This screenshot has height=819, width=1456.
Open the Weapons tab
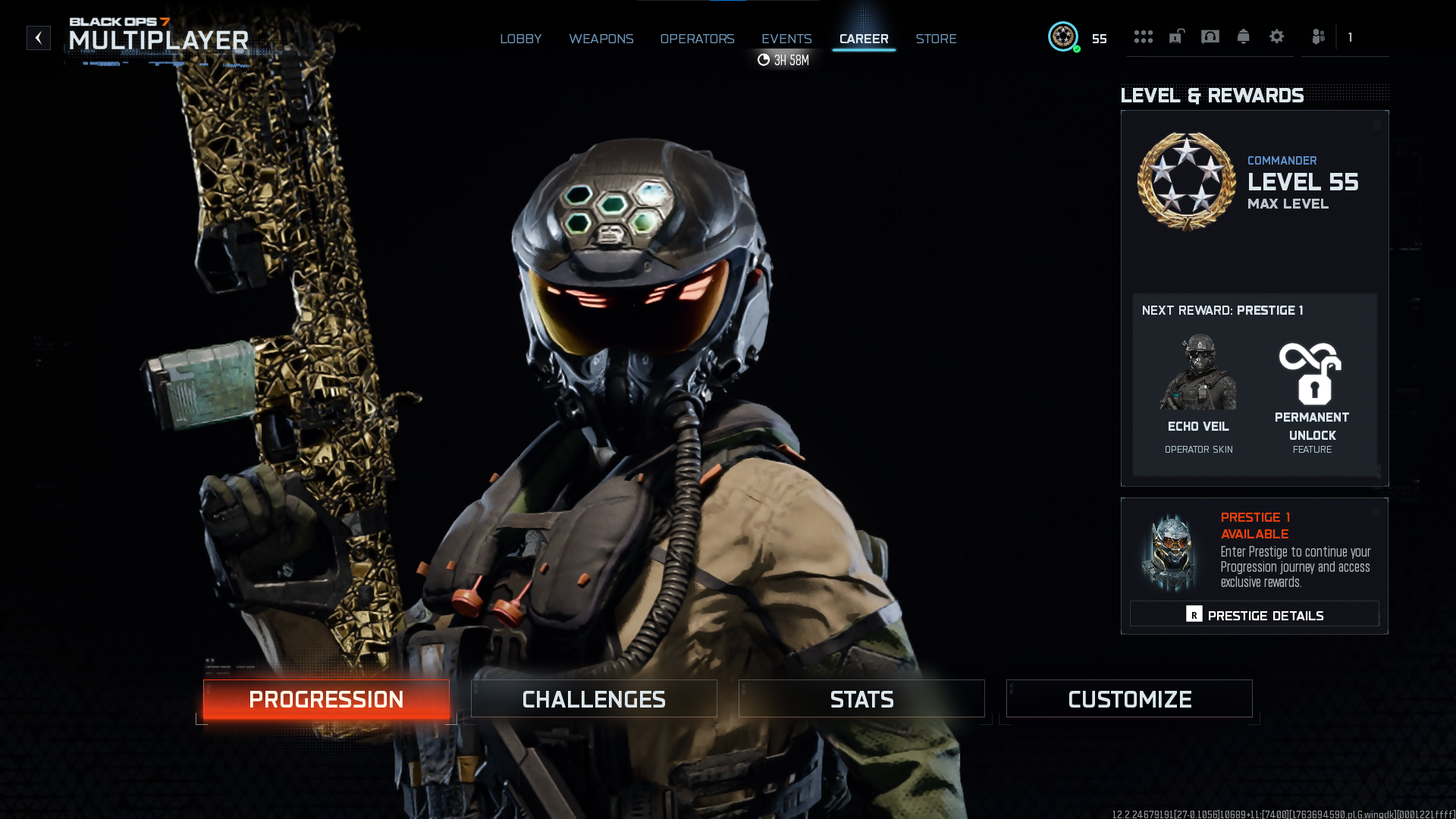(601, 39)
